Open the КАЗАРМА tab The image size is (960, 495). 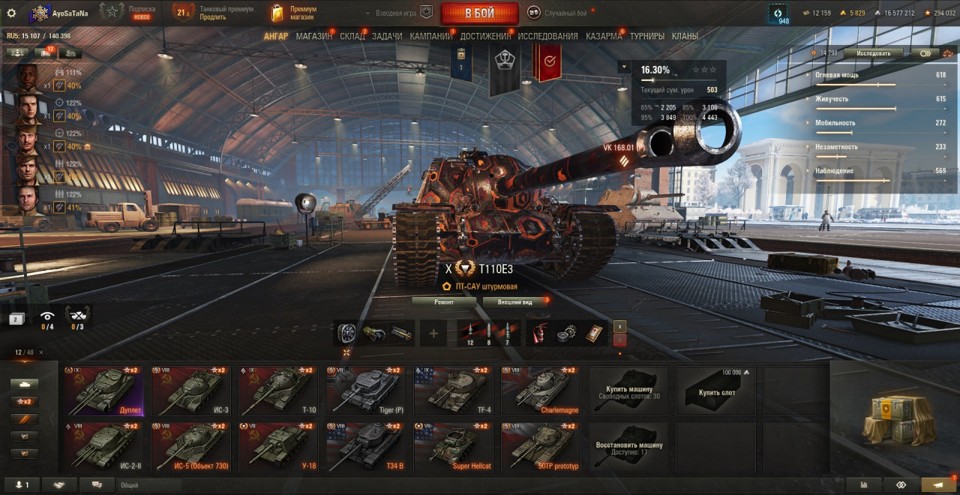coord(604,36)
